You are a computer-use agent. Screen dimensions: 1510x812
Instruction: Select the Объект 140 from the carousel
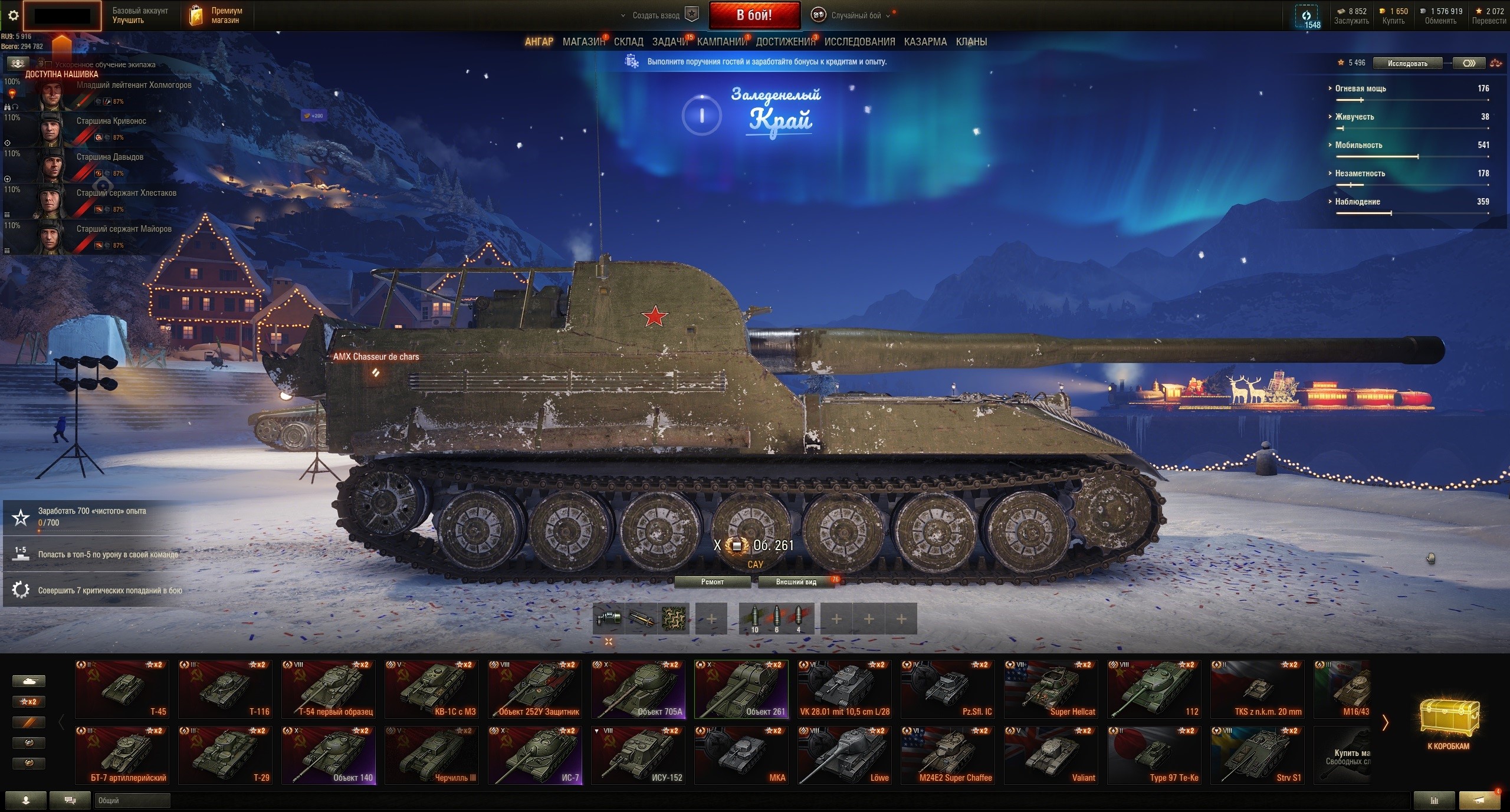329,755
